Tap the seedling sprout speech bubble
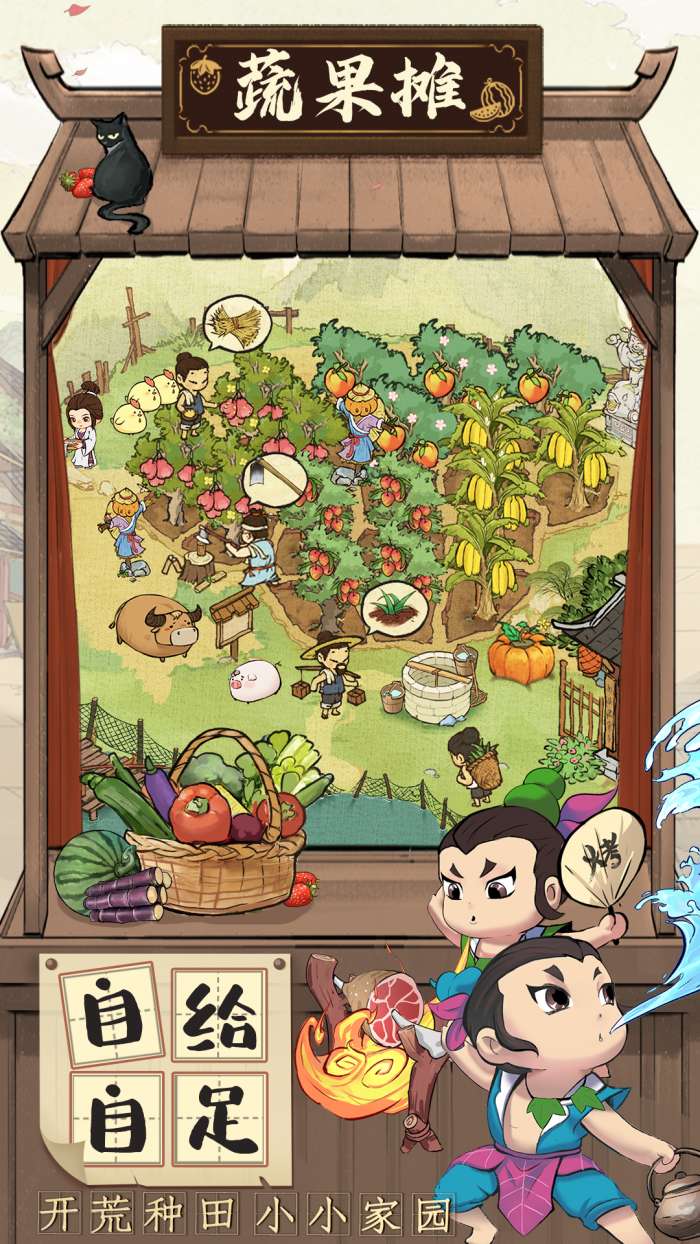The image size is (700, 1244). (x=391, y=606)
